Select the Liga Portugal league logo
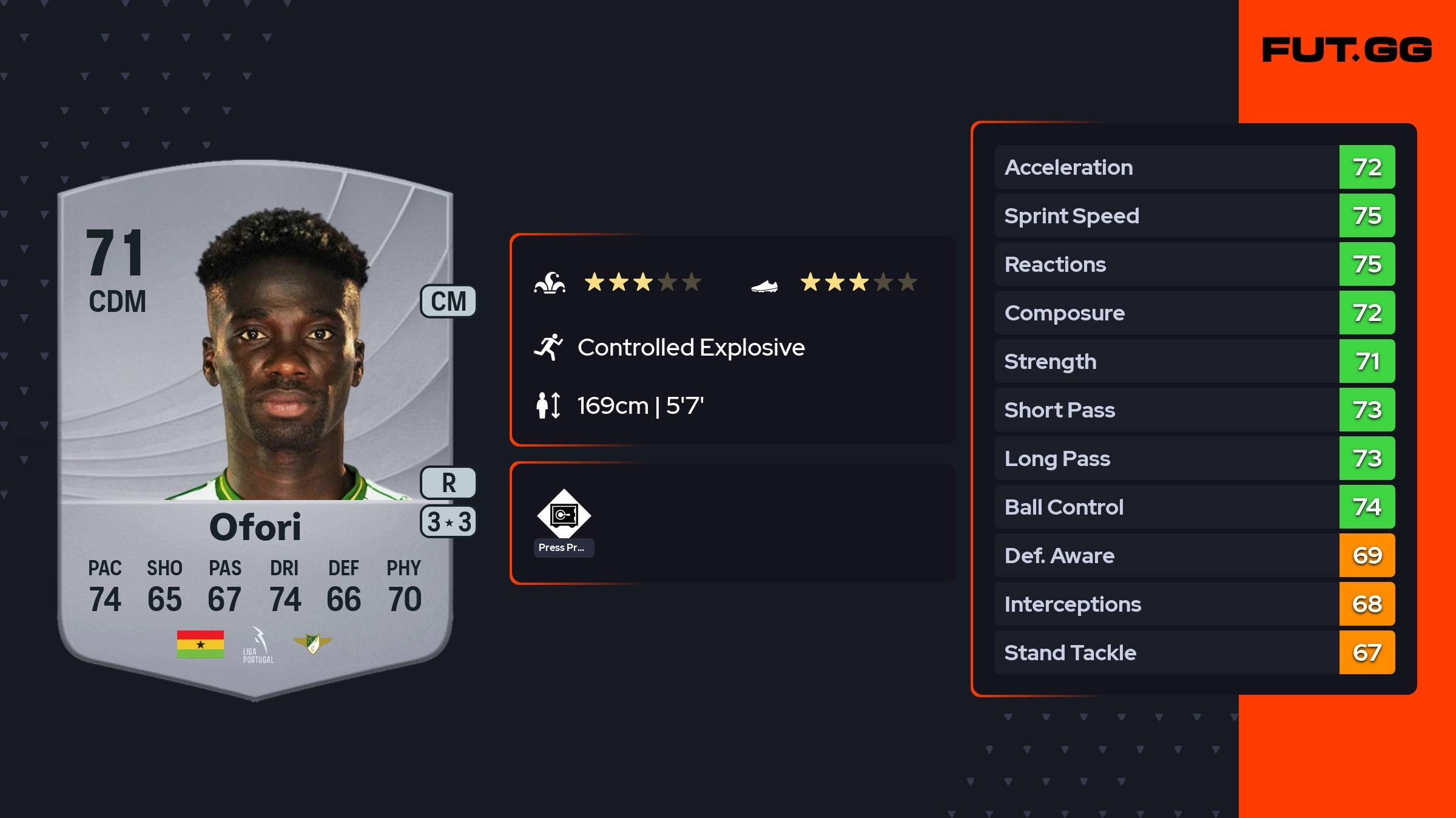 258,645
